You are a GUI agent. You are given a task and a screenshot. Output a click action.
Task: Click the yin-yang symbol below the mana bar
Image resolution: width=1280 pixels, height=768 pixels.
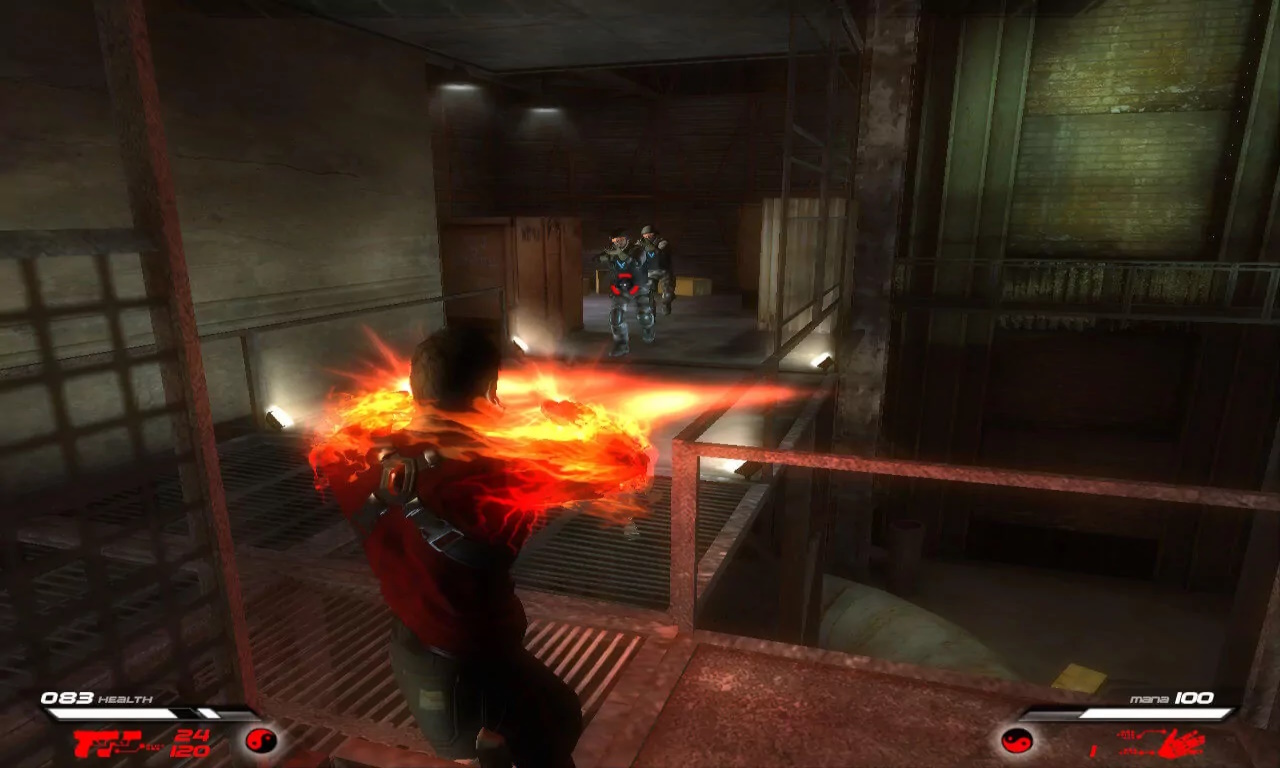(1017, 742)
